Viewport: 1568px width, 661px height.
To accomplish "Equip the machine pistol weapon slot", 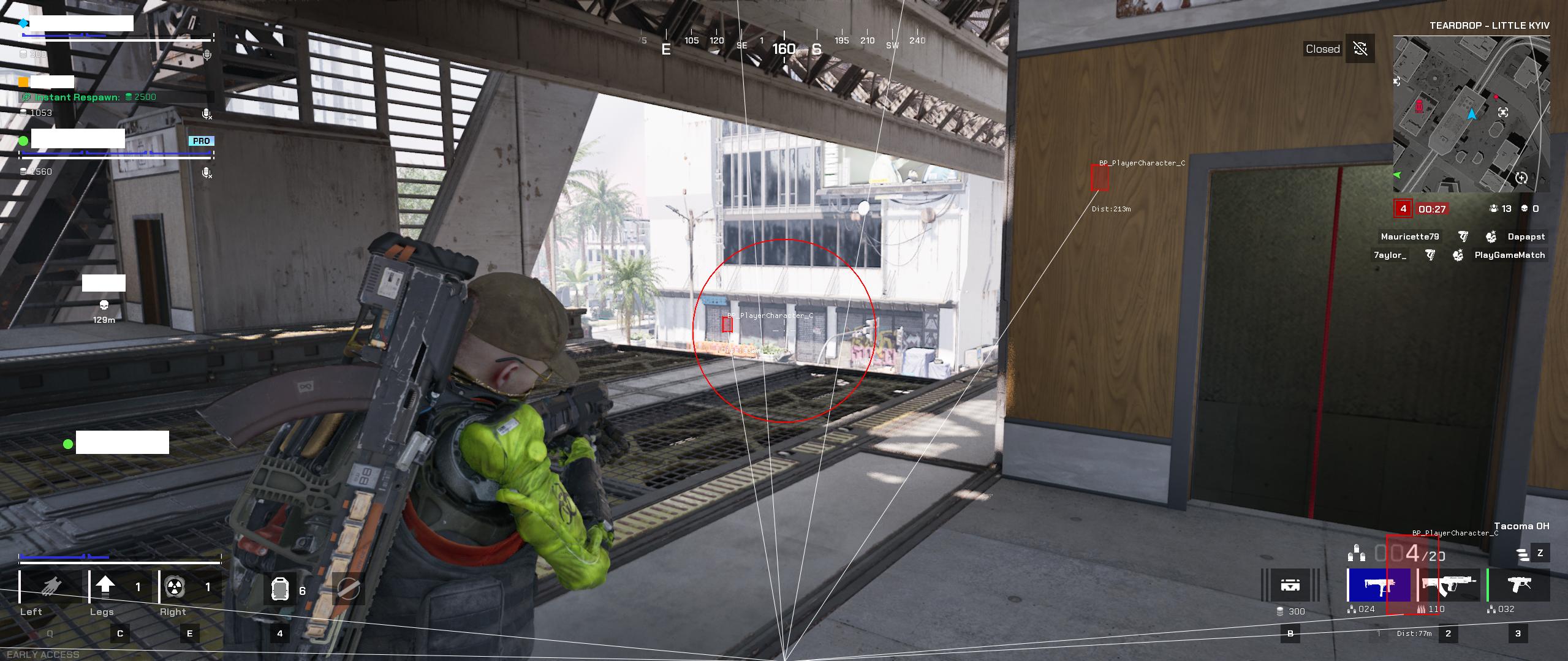I will [x=1518, y=586].
